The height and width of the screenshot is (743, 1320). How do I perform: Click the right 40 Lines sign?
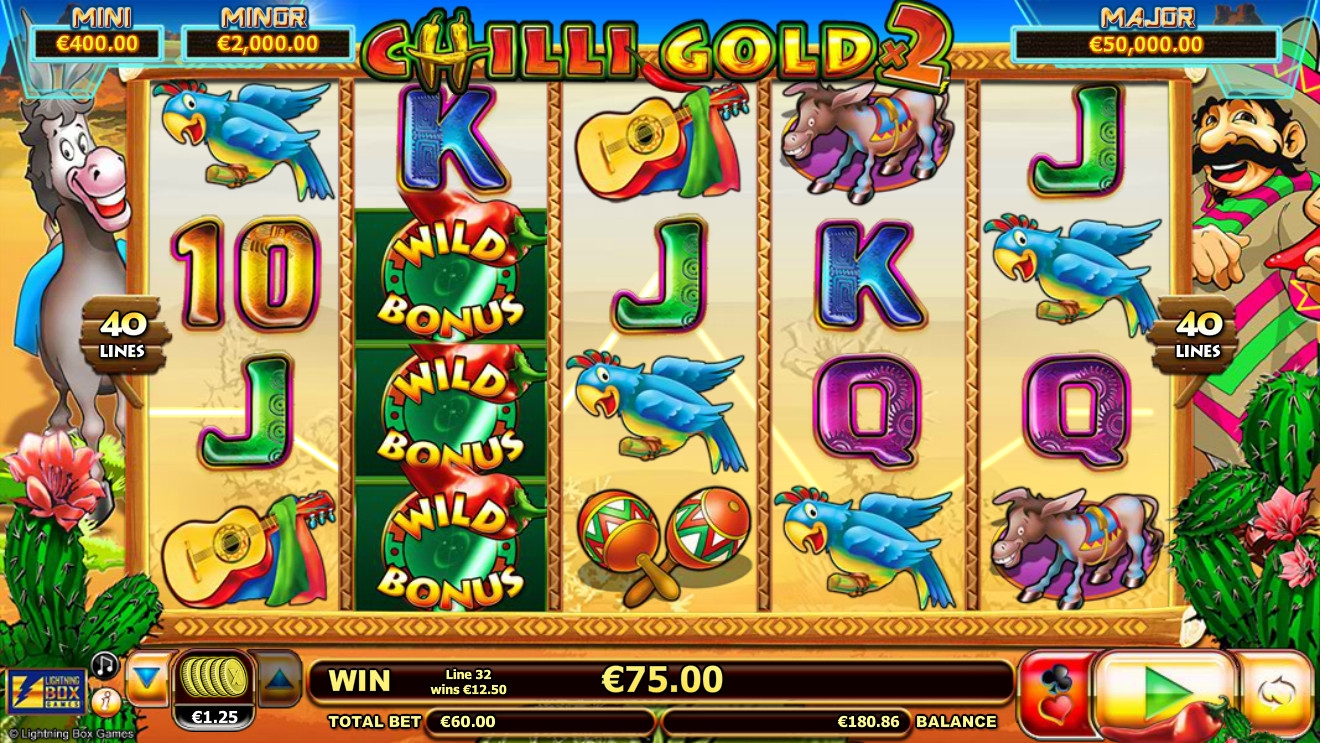(1197, 336)
